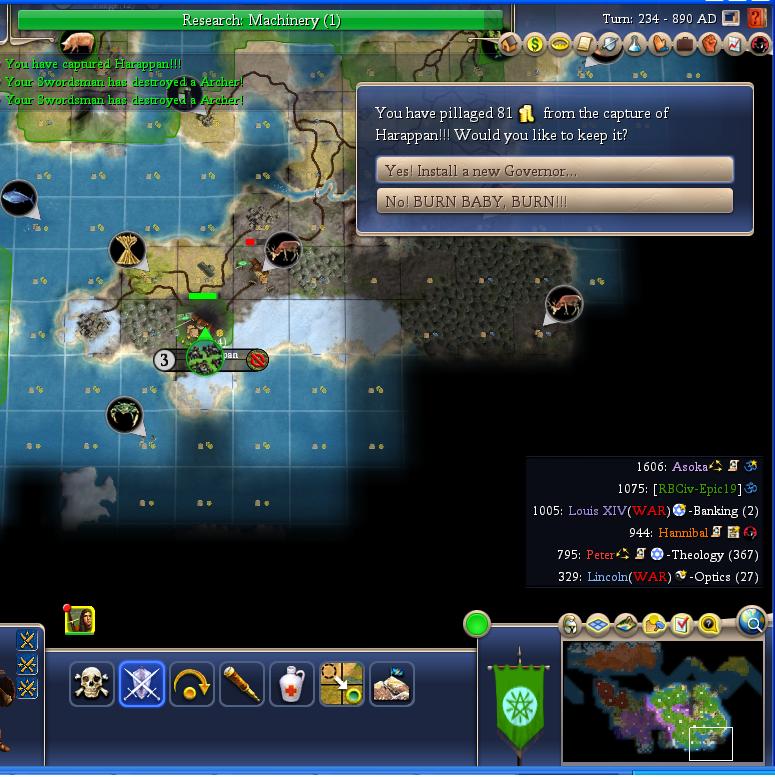Skip turn with the curved arrow button
This screenshot has width=775, height=777.
click(192, 684)
